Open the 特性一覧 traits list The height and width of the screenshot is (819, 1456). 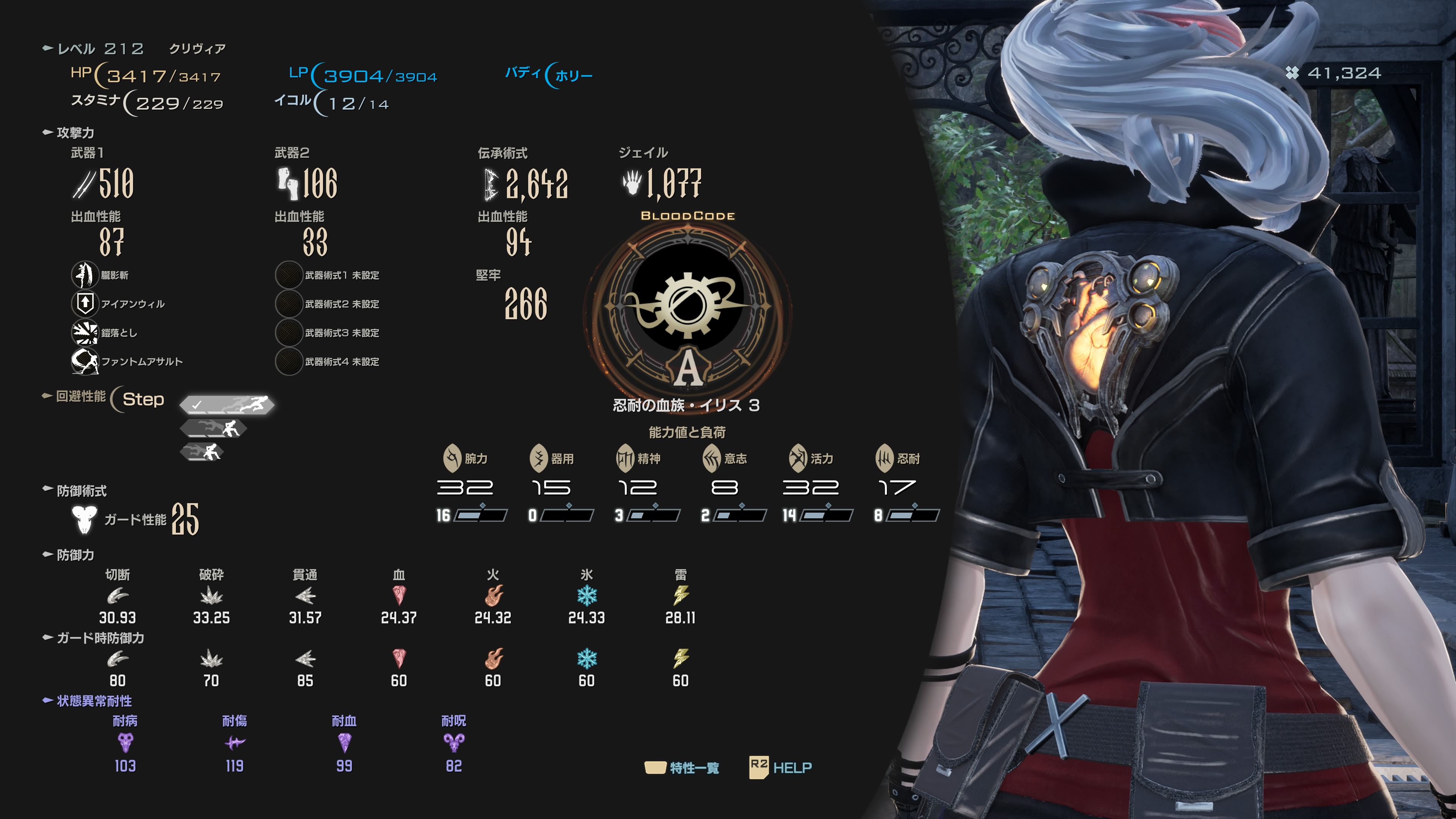tap(683, 767)
